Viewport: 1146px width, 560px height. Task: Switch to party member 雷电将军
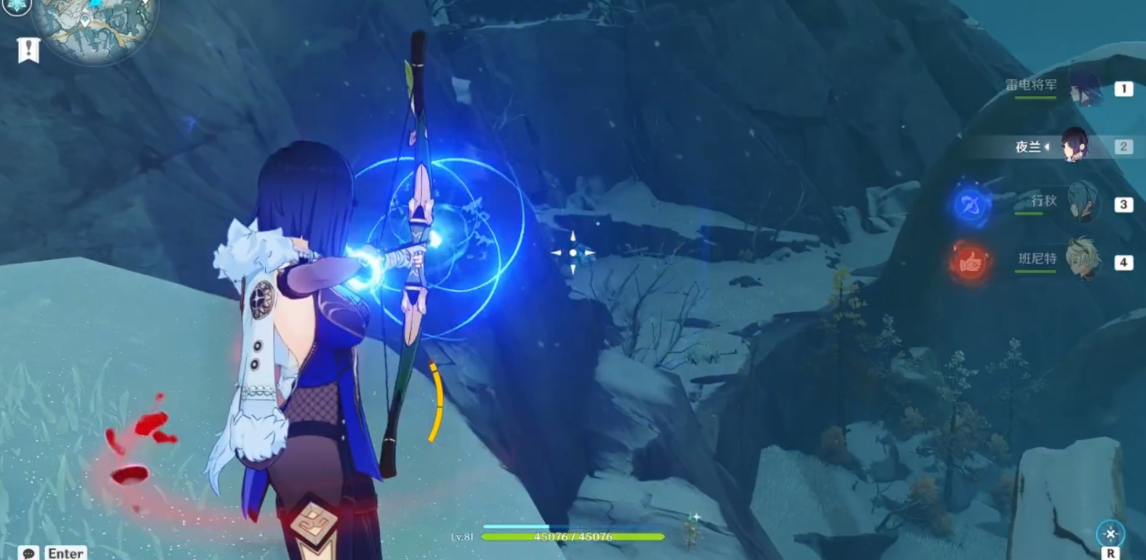[1083, 88]
